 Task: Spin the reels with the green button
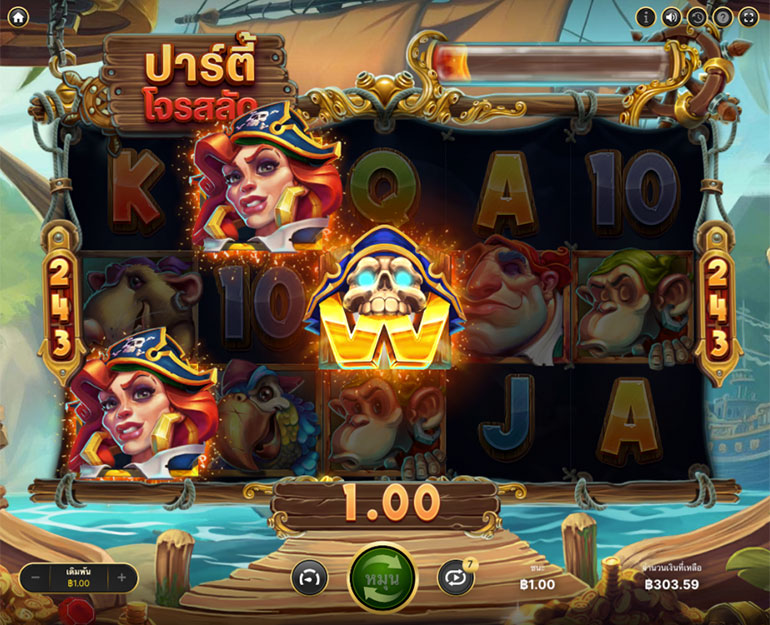click(x=383, y=578)
